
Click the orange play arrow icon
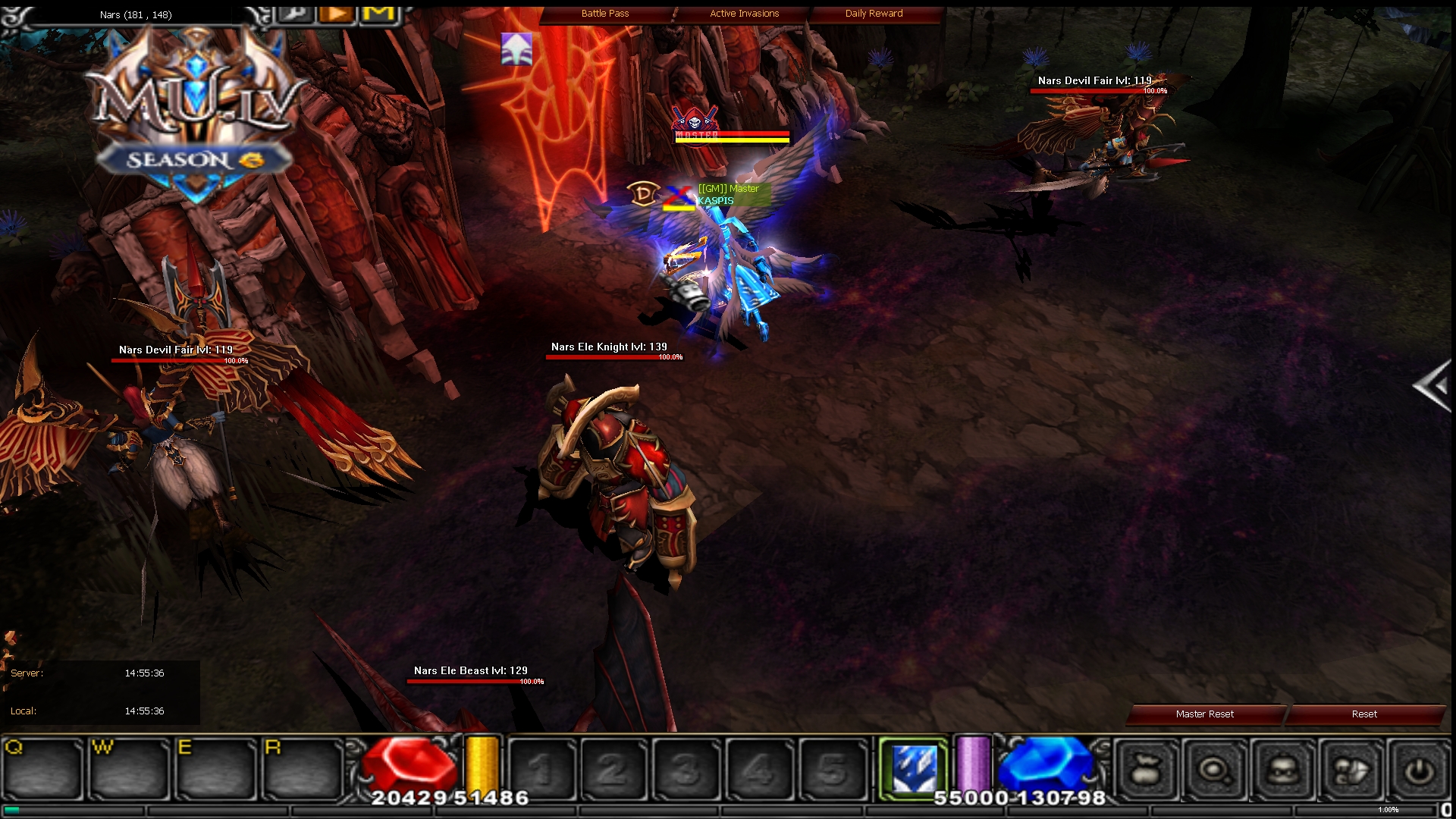pos(336,13)
